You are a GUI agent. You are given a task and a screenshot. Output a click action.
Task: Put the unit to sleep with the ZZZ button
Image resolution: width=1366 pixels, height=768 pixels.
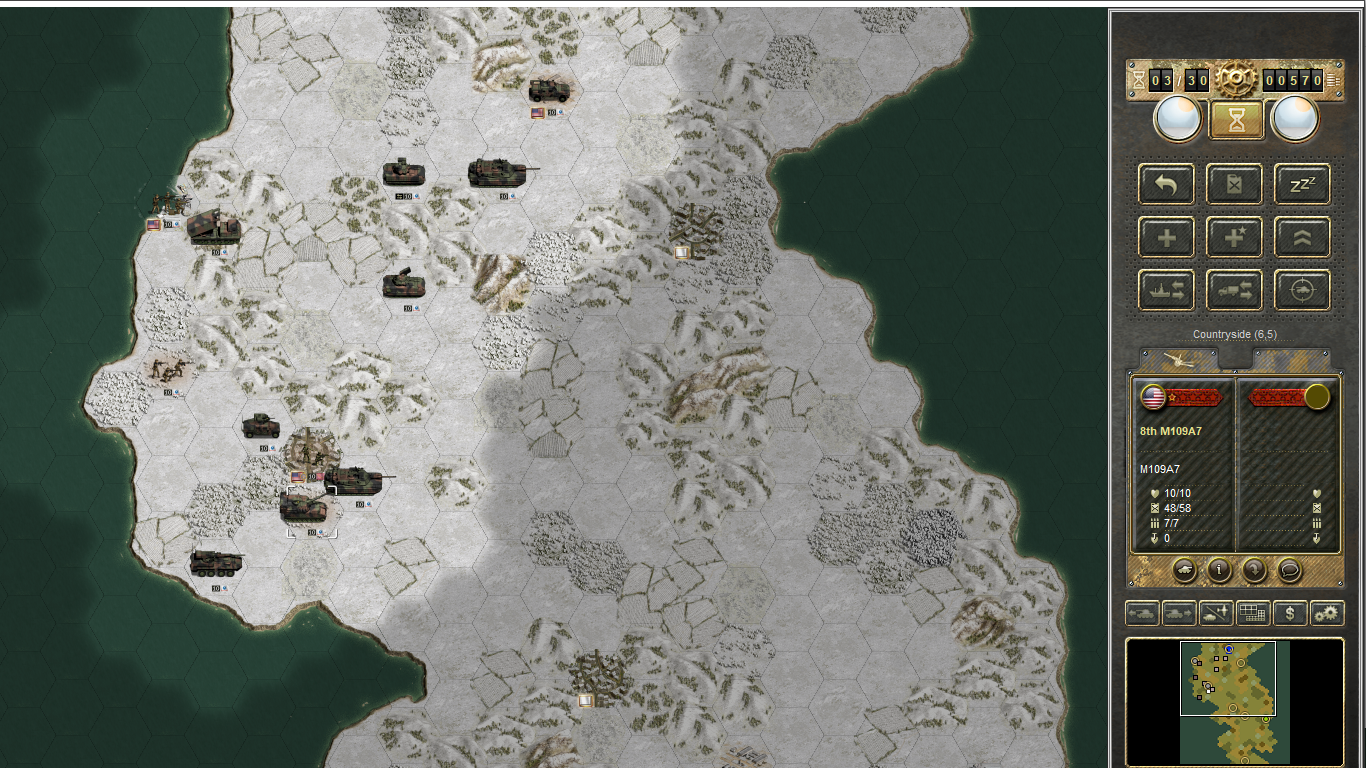pos(1302,185)
